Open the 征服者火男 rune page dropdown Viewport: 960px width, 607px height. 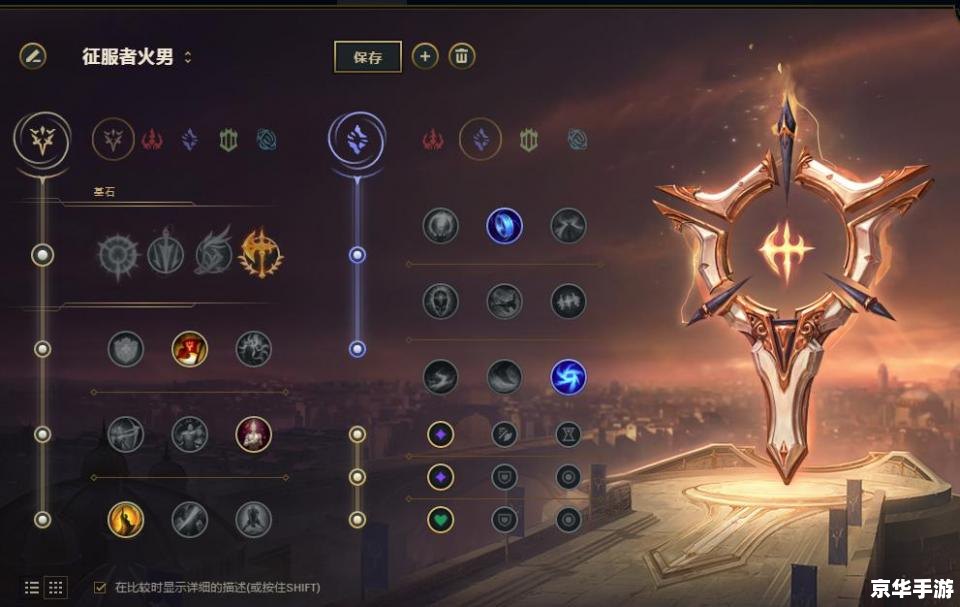click(188, 57)
